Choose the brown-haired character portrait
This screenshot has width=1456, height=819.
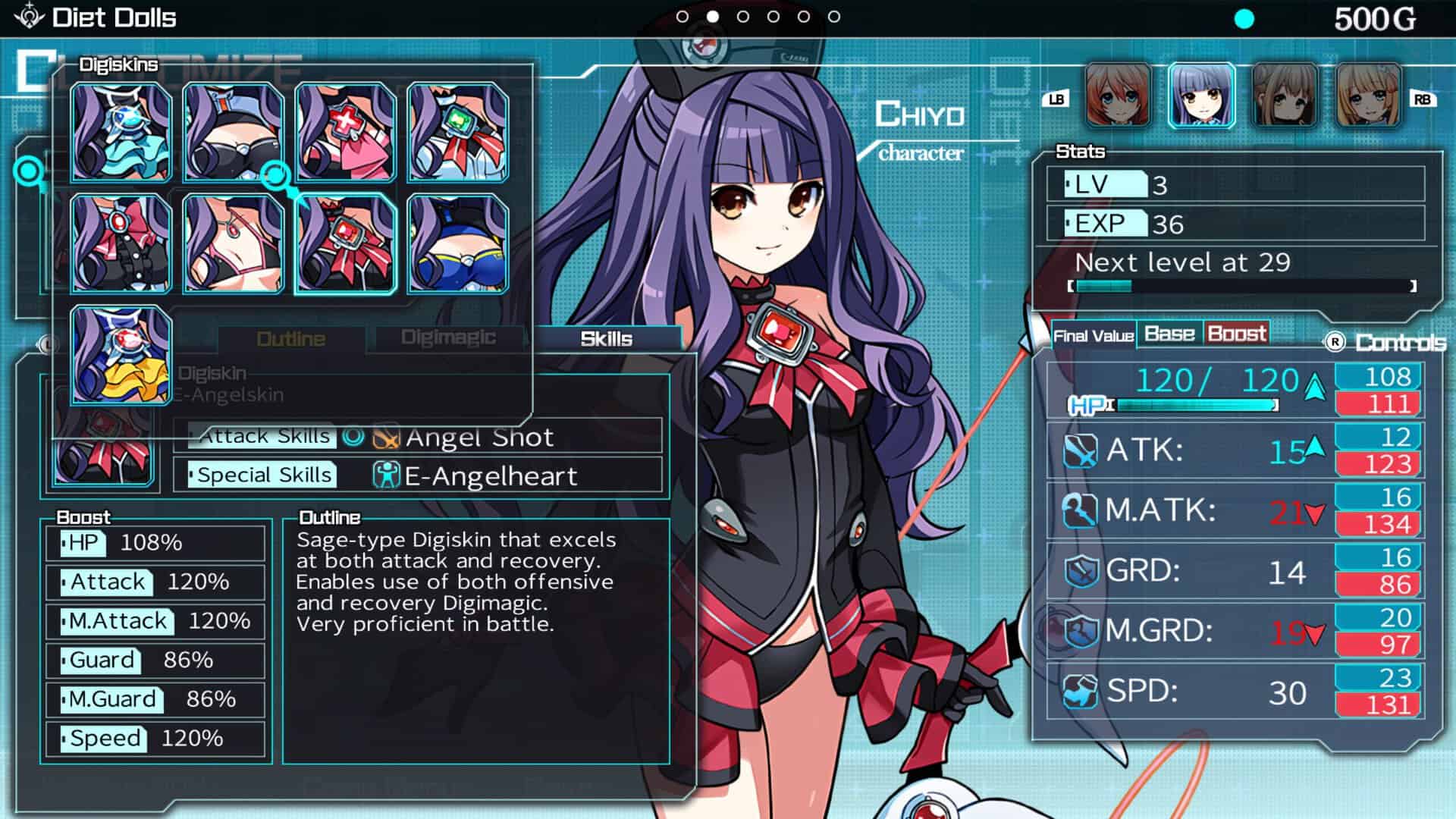pos(1285,96)
